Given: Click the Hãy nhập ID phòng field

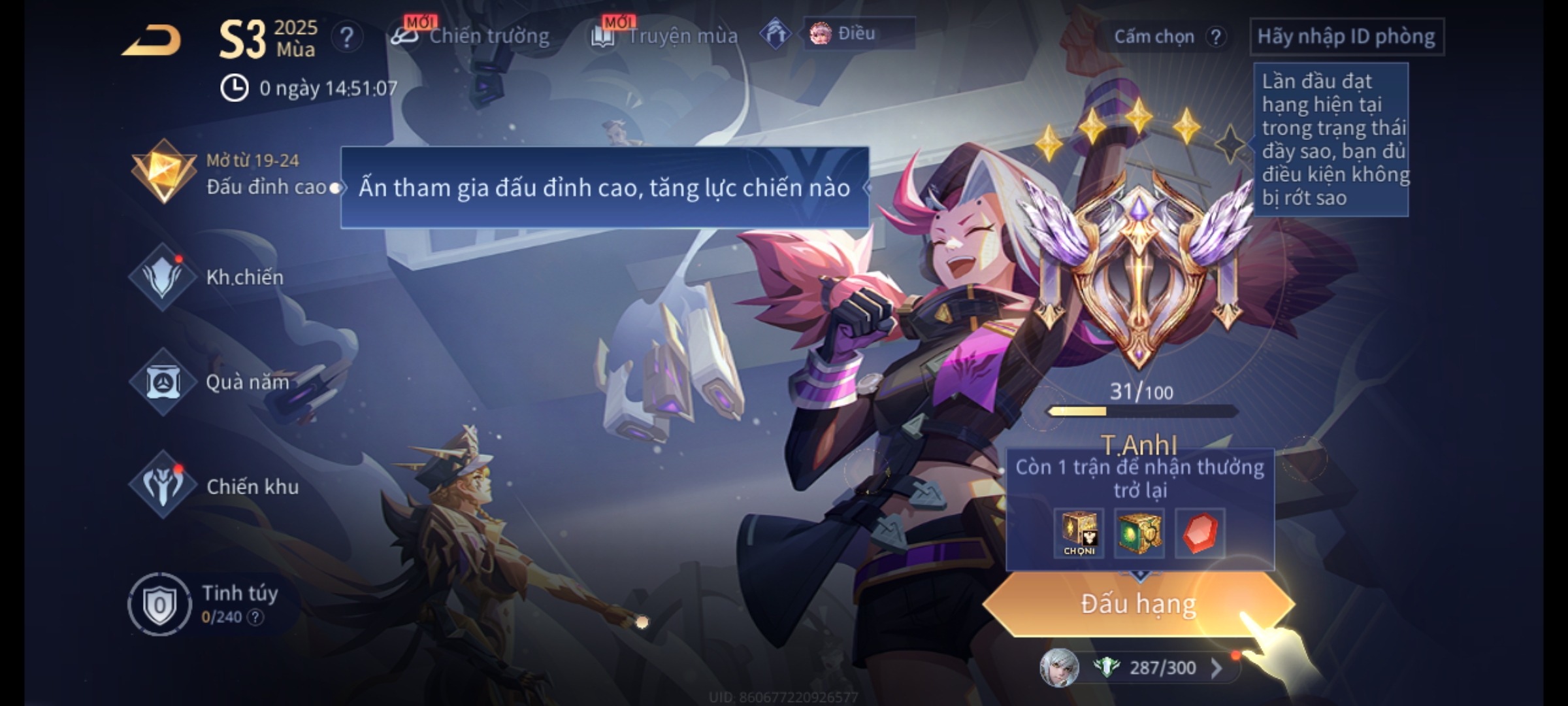Looking at the screenshot, I should [1347, 37].
